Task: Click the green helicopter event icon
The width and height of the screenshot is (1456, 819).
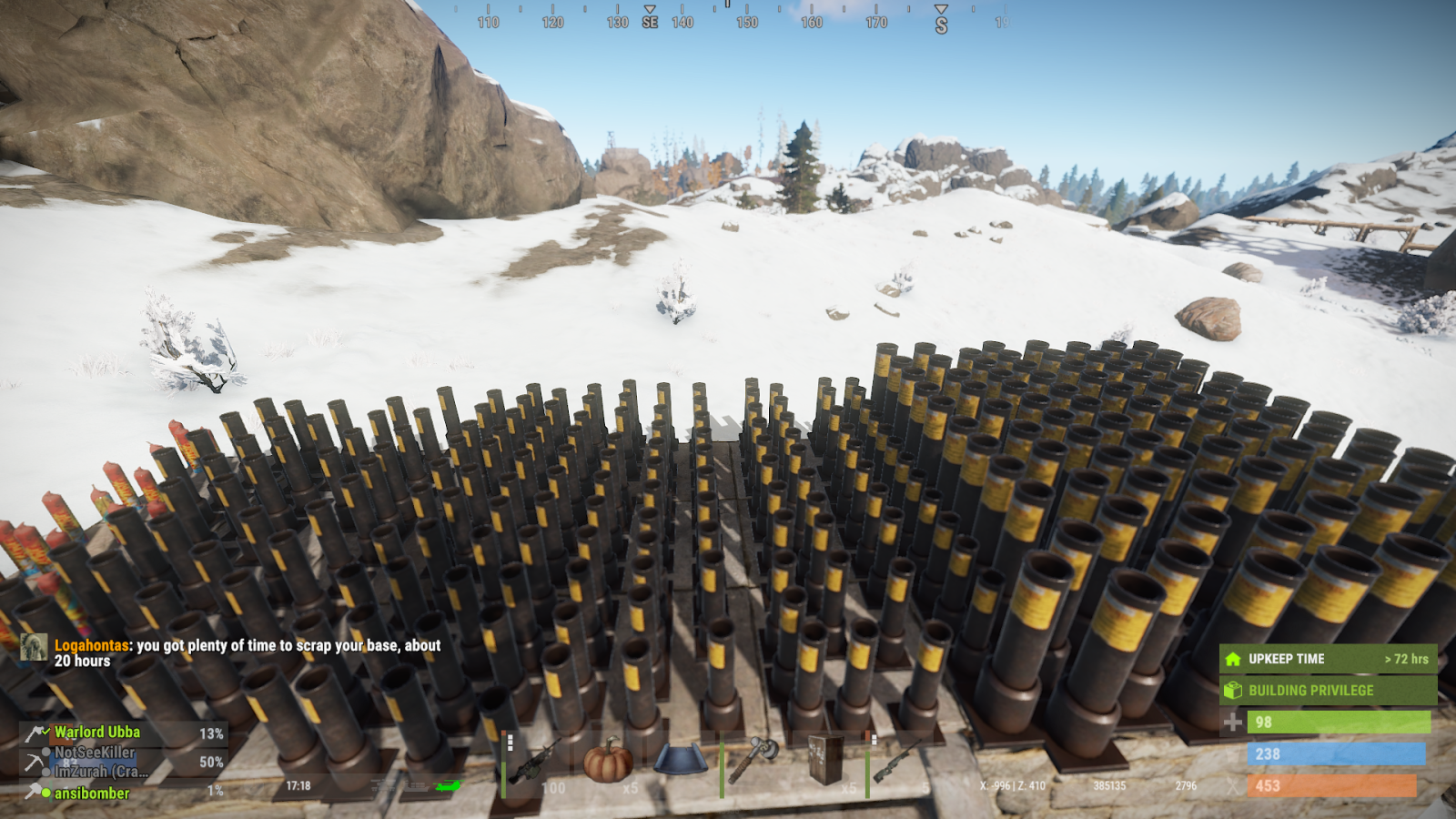Action: point(448,786)
